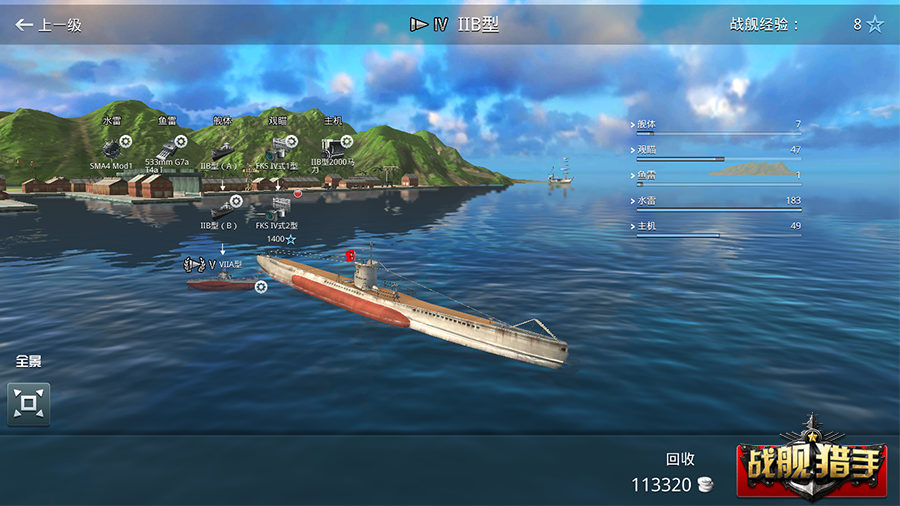The image size is (900, 506).
Task: Choose the FKS IV式1型 sight module
Action: tap(278, 148)
